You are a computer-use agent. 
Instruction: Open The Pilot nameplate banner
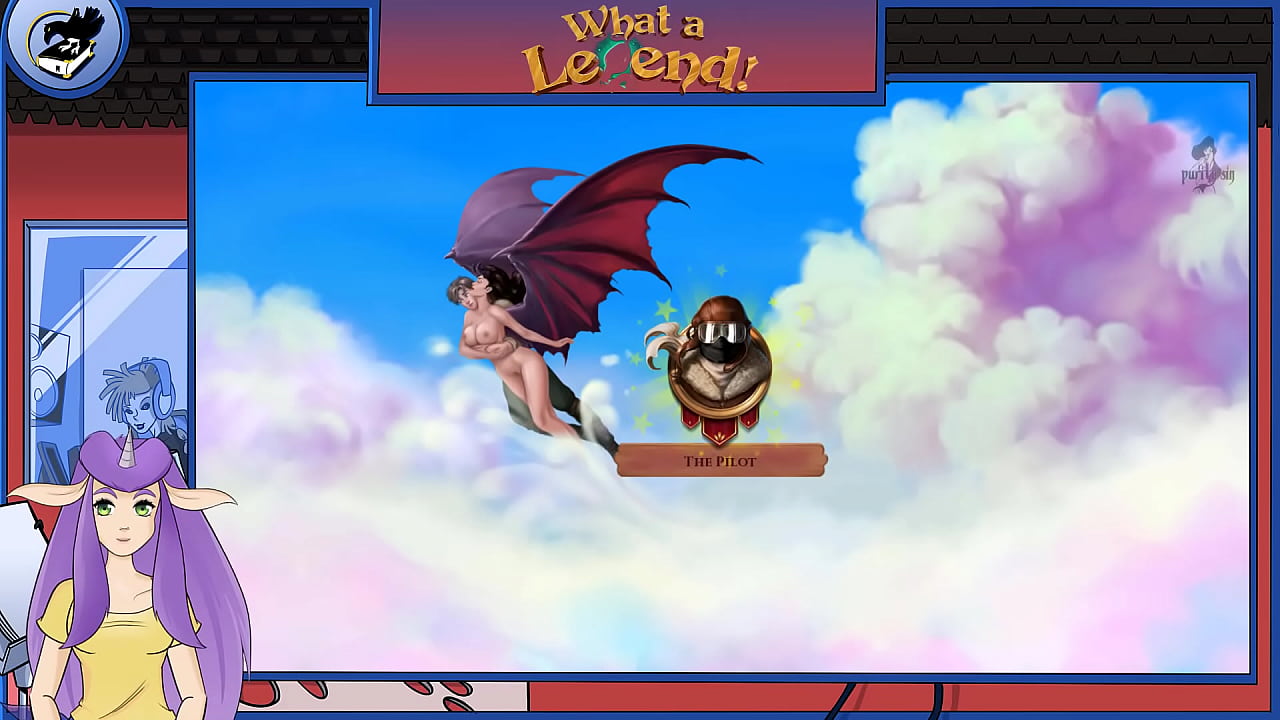719,461
